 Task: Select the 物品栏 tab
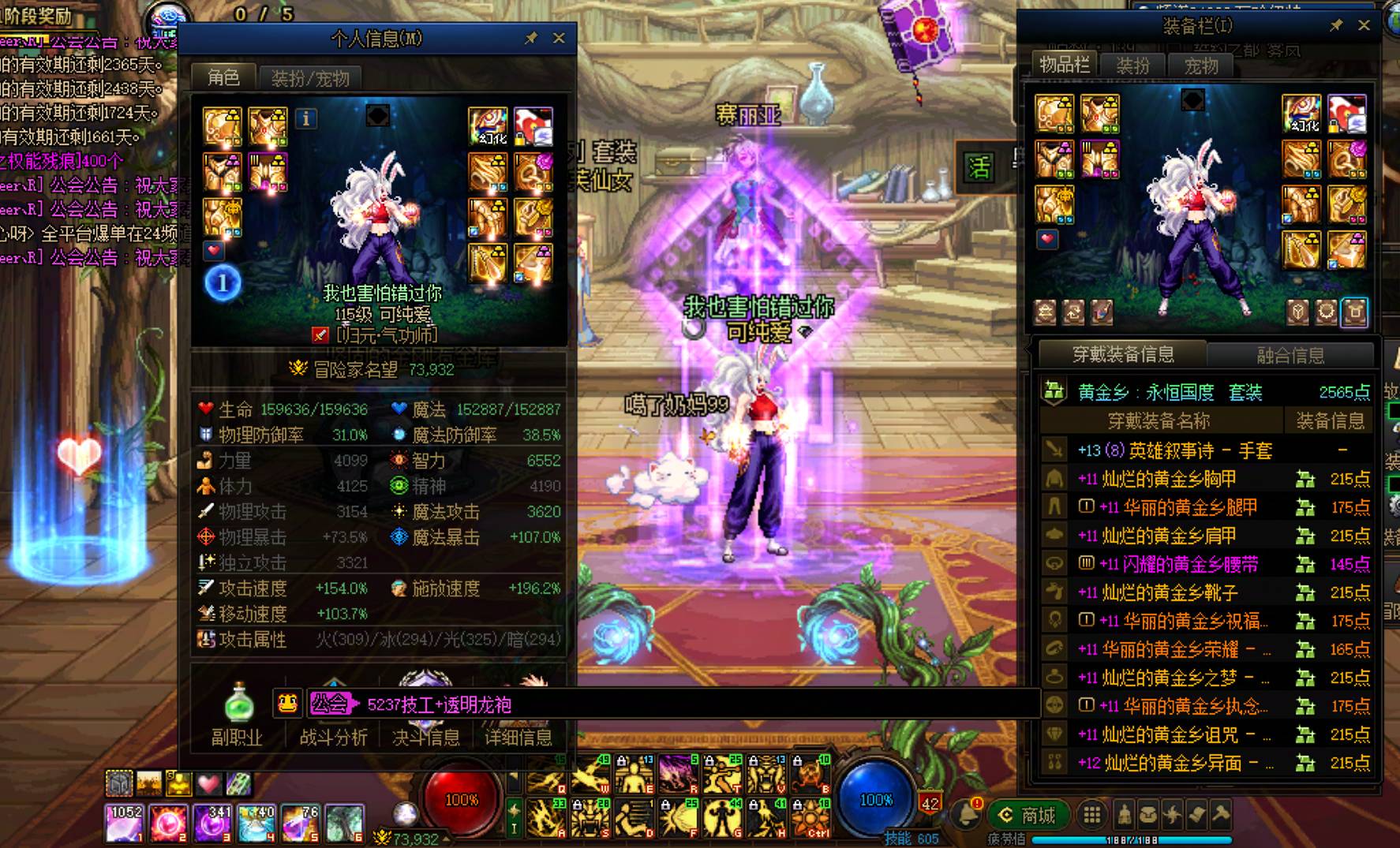1064,65
